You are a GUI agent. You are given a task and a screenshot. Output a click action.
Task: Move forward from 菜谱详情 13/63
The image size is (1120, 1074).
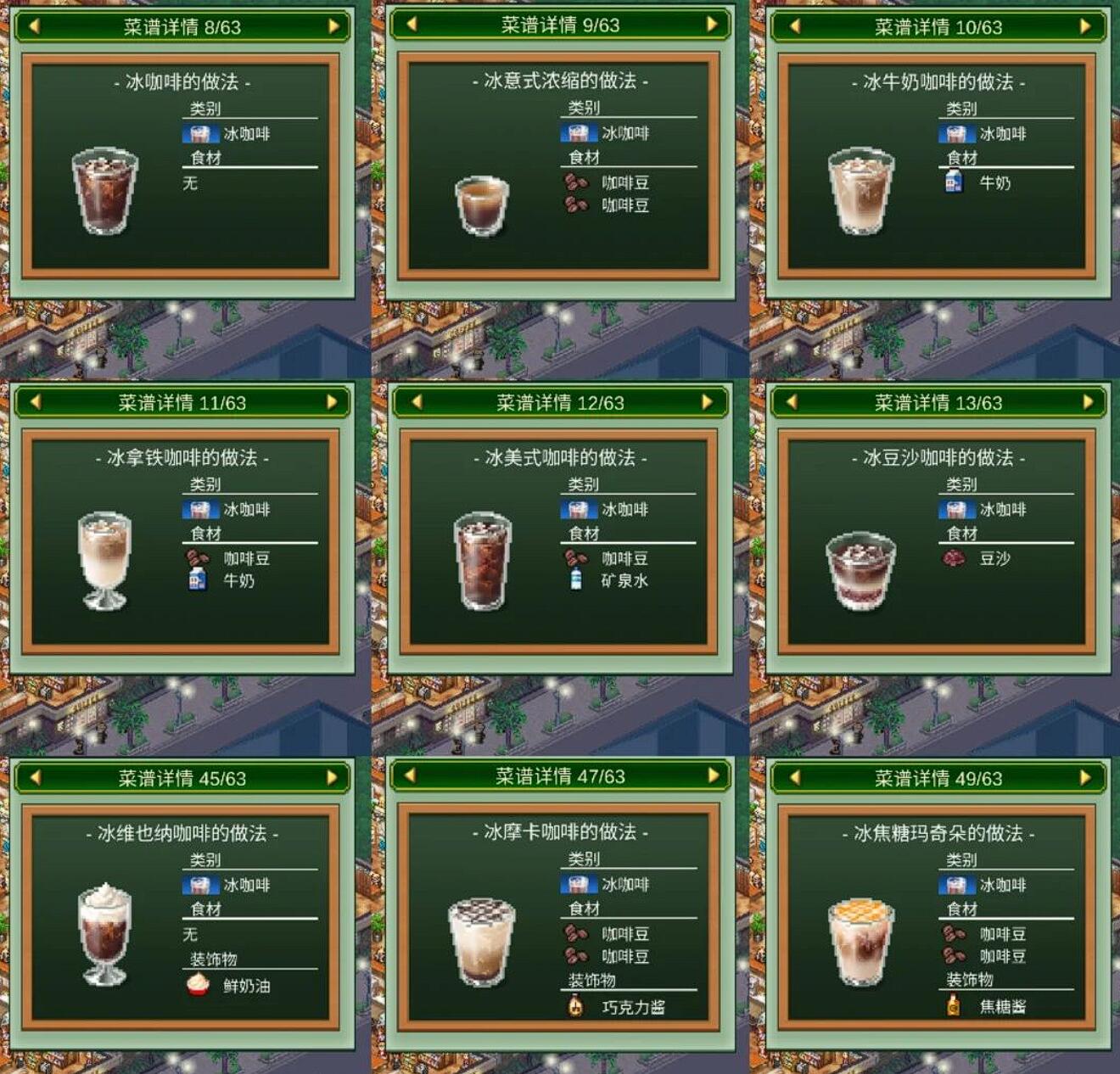point(1088,402)
